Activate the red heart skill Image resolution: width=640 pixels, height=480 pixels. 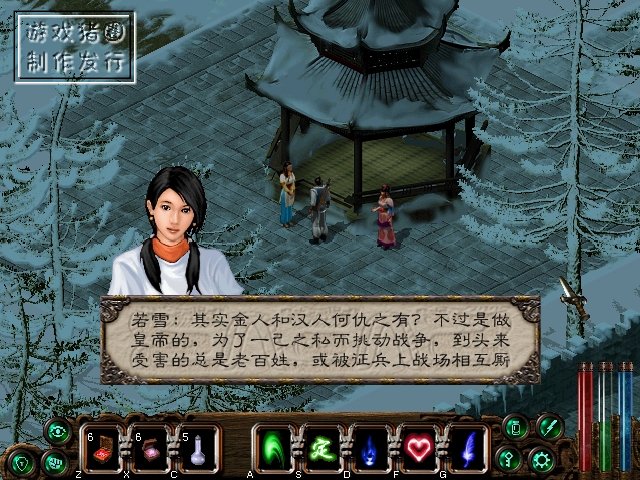[418, 448]
